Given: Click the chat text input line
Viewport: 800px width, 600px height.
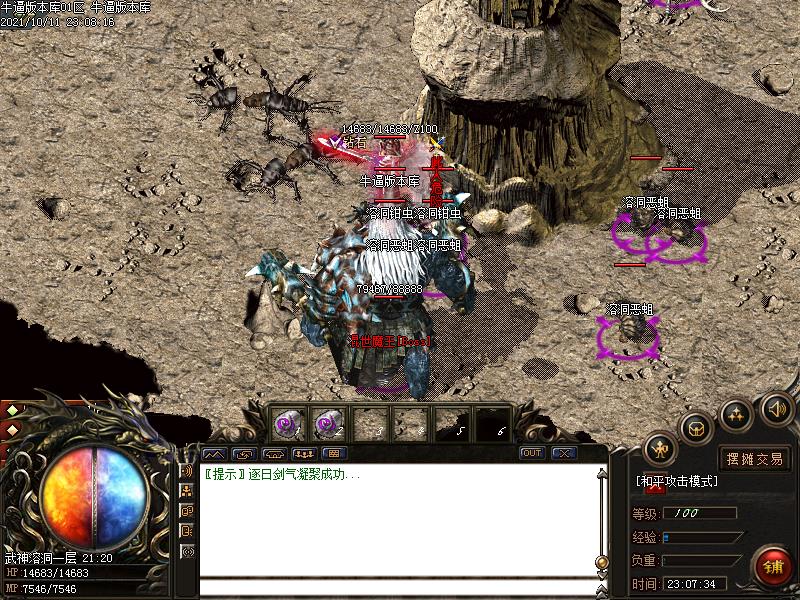Looking at the screenshot, I should point(400,587).
